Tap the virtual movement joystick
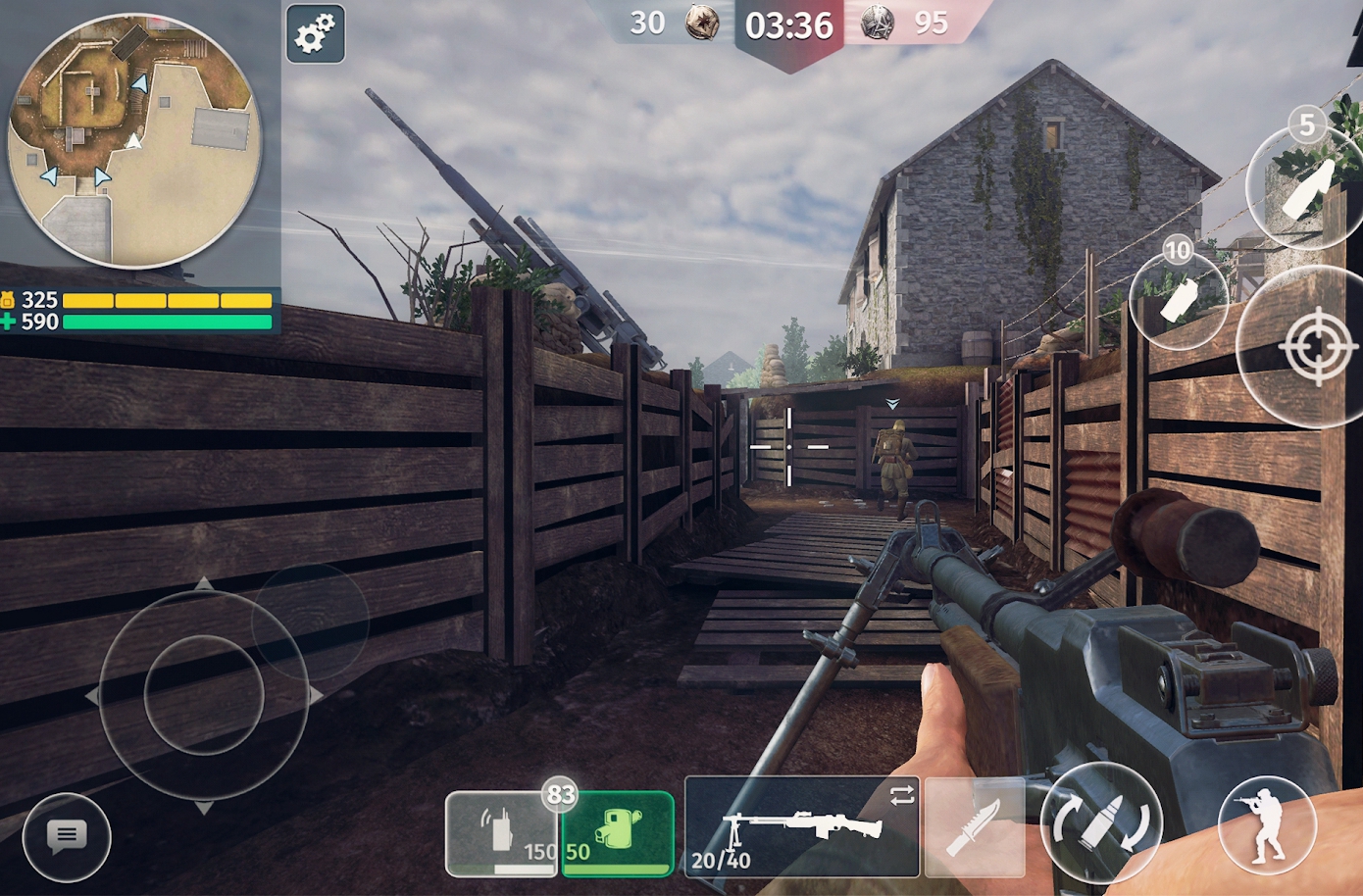 pos(204,694)
